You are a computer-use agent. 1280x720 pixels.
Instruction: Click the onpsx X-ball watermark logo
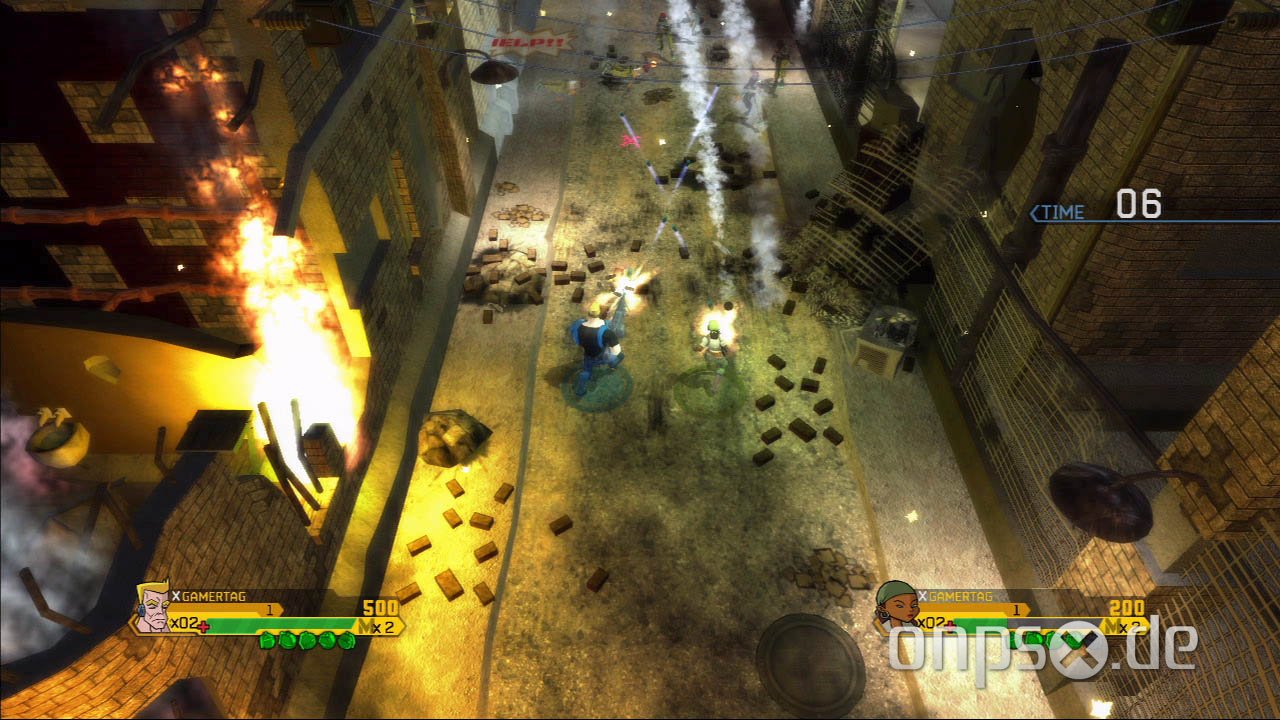[x=1083, y=650]
